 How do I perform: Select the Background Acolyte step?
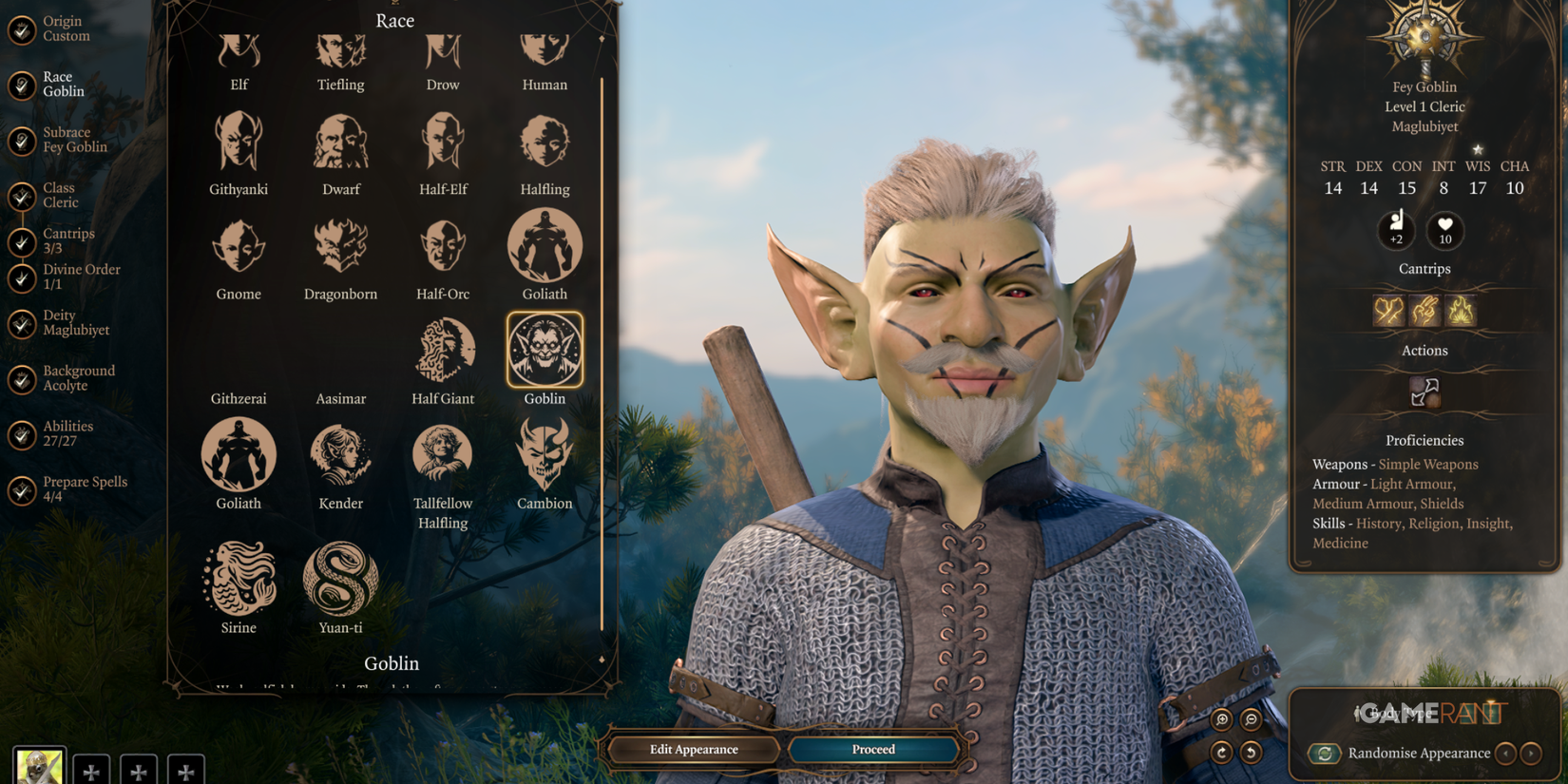76,377
